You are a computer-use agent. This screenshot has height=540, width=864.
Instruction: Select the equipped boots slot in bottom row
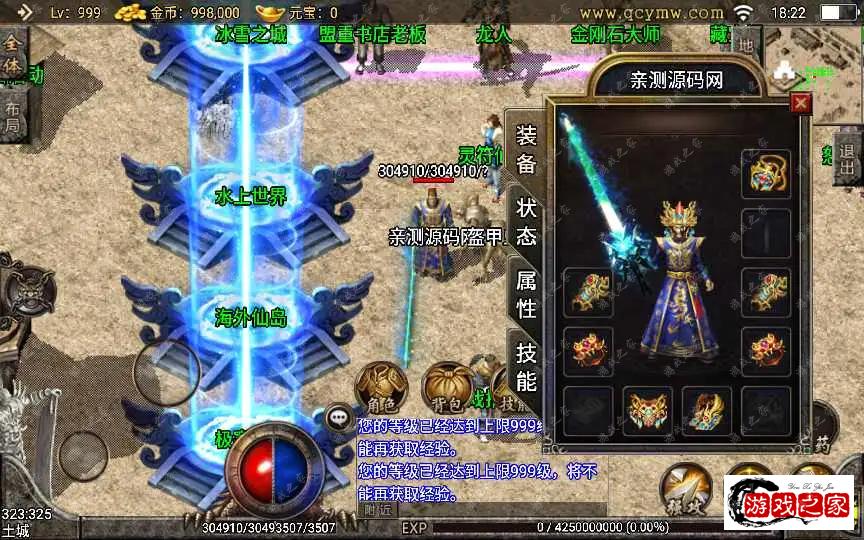[707, 410]
